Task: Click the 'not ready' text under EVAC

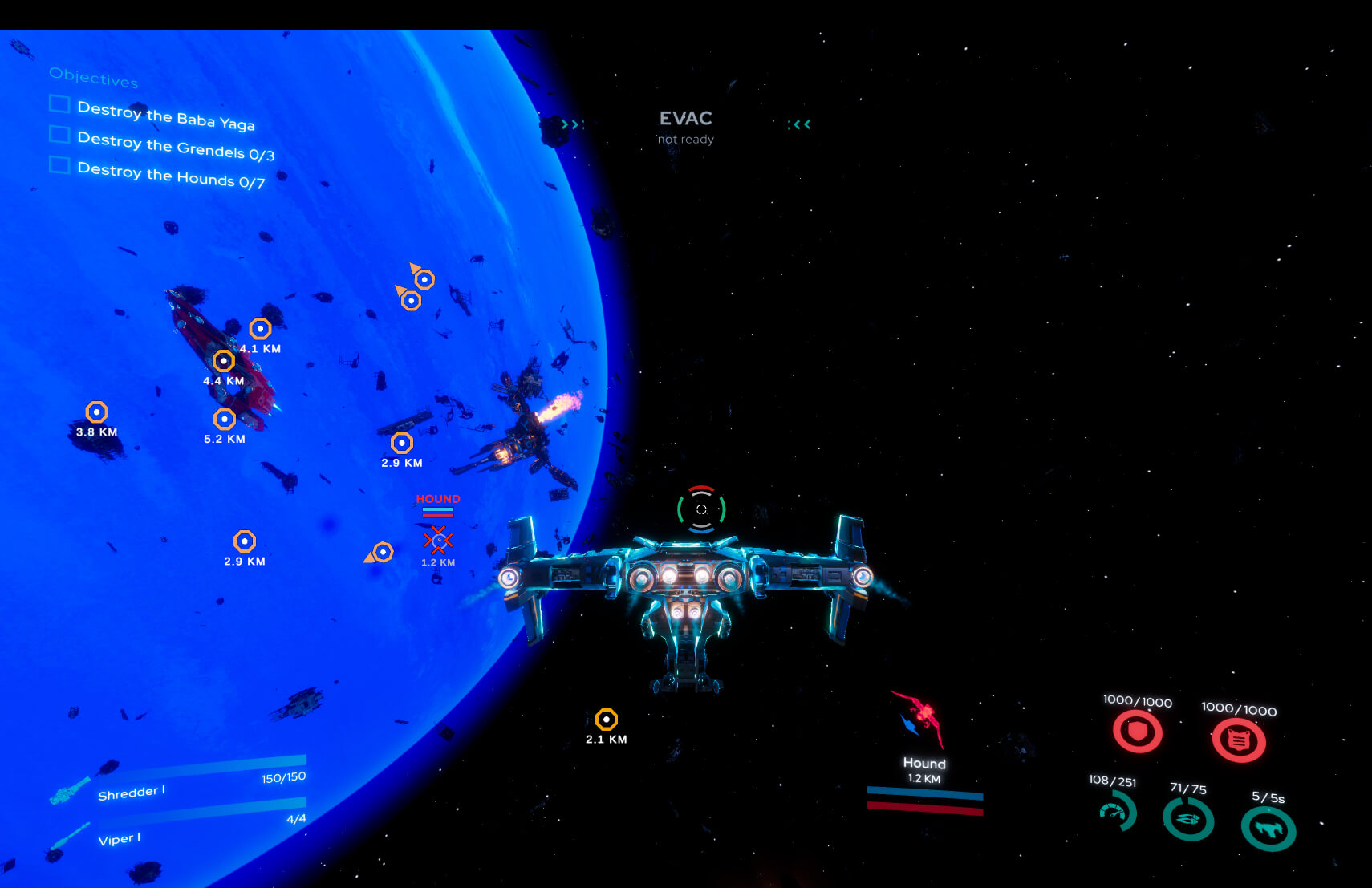Action: pyautogui.click(x=684, y=139)
